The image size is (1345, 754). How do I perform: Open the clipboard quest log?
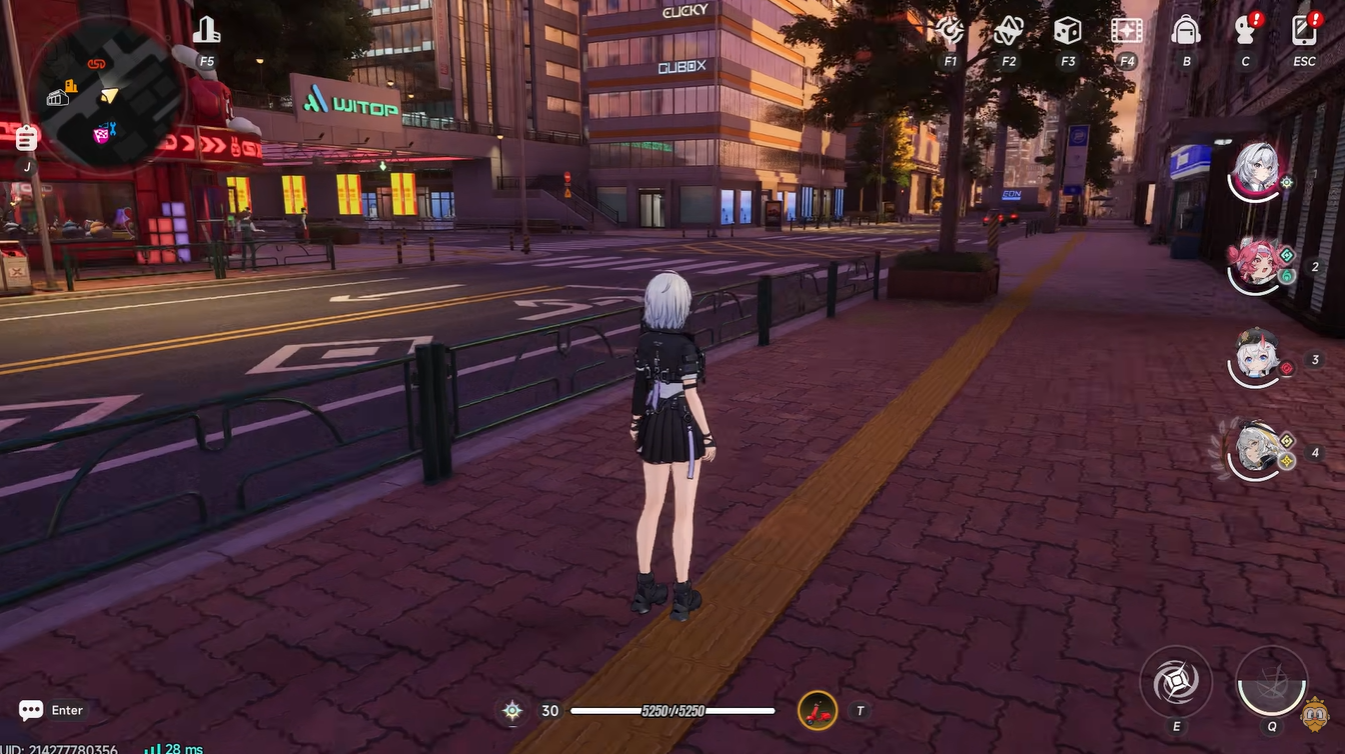pyautogui.click(x=27, y=138)
